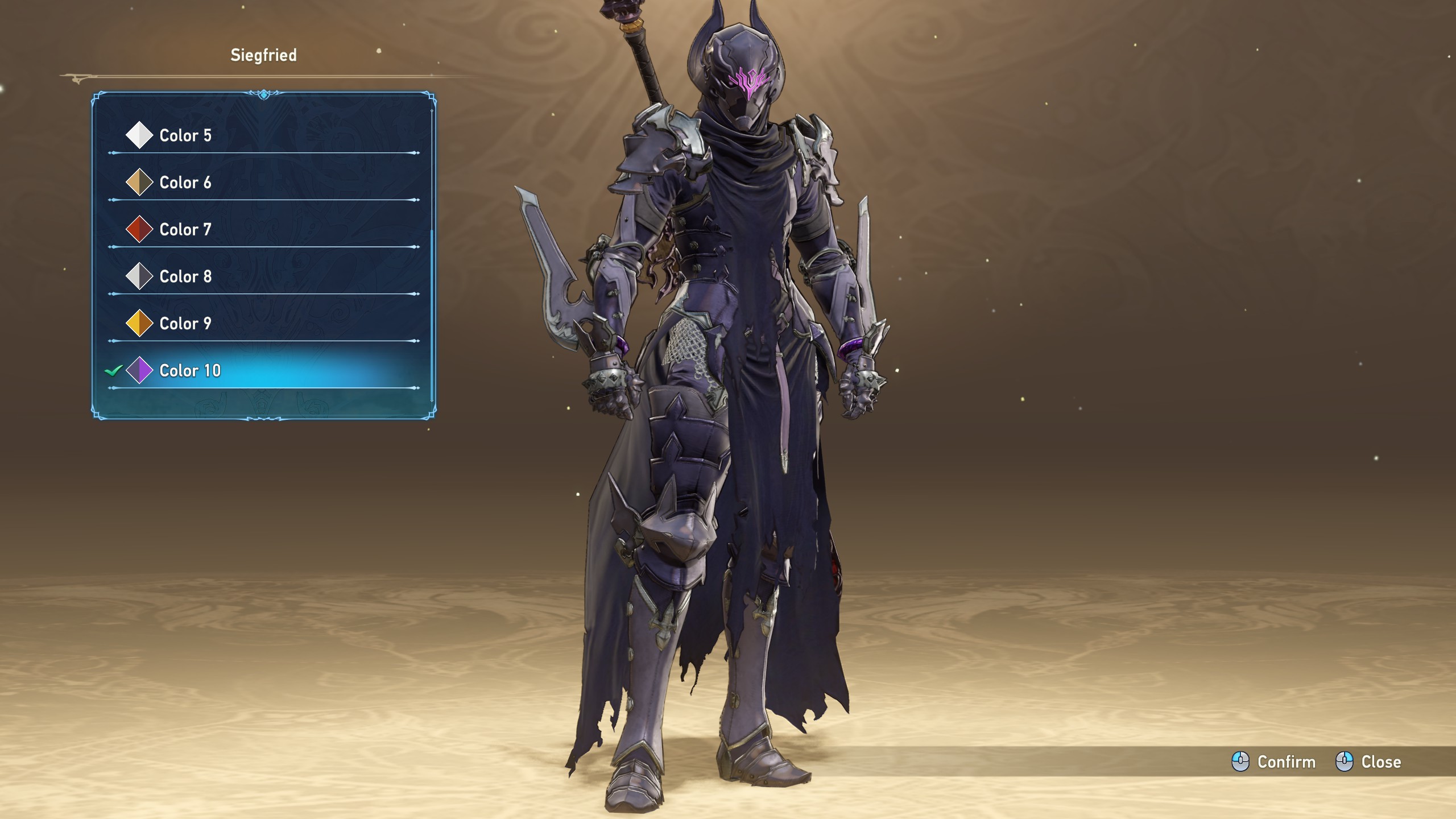
Task: Select the purple Color 10 row
Action: [x=190, y=371]
